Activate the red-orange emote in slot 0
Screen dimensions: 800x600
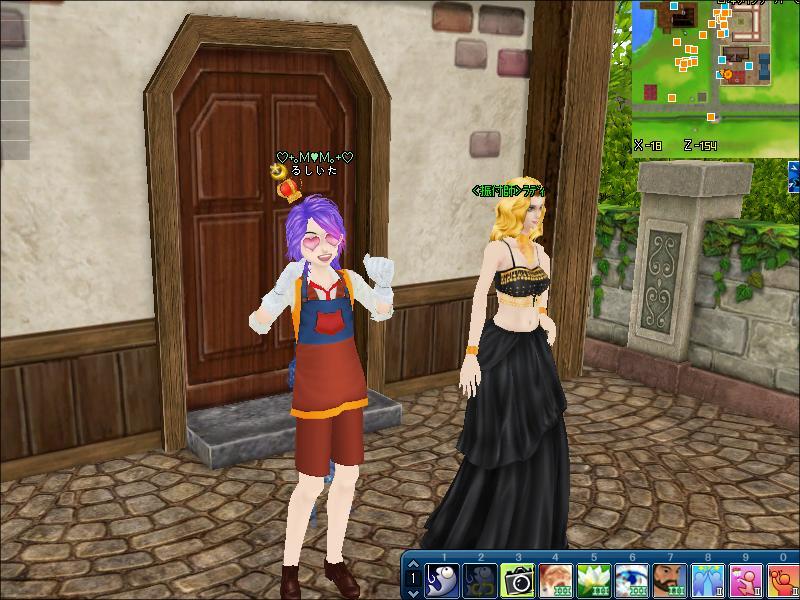tap(782, 580)
